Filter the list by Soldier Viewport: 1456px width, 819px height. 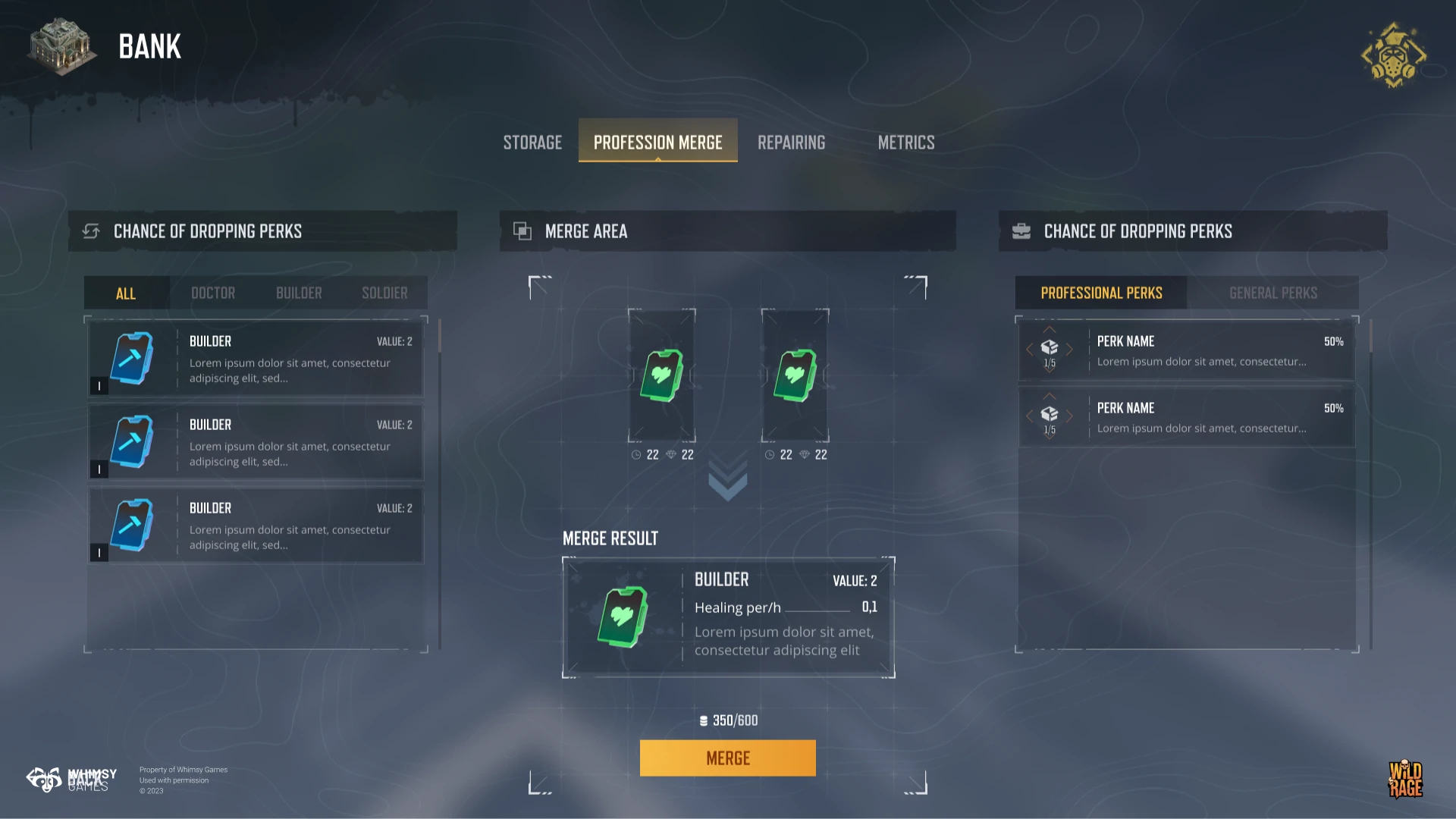point(384,293)
